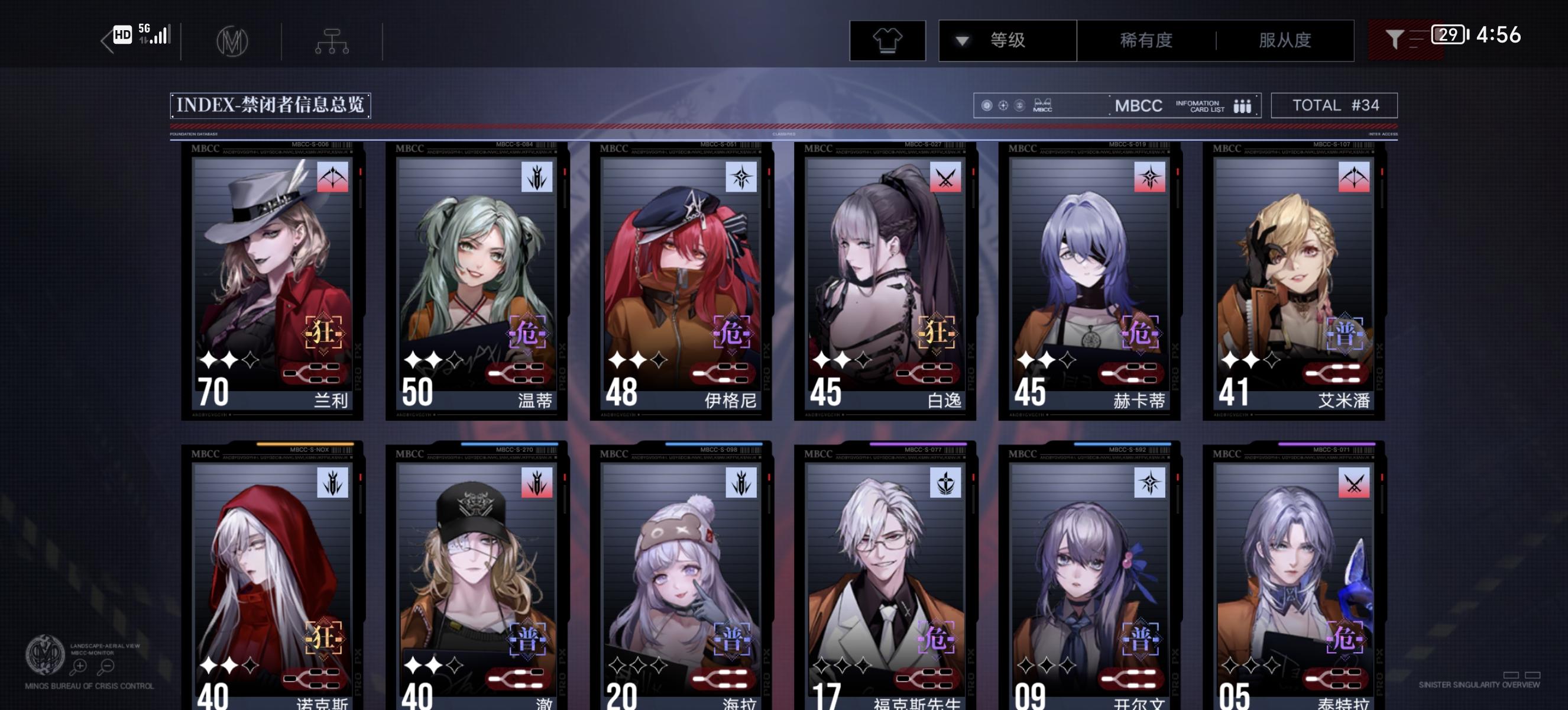Expand the filter options list
The image size is (1568, 710).
[x=1418, y=38]
